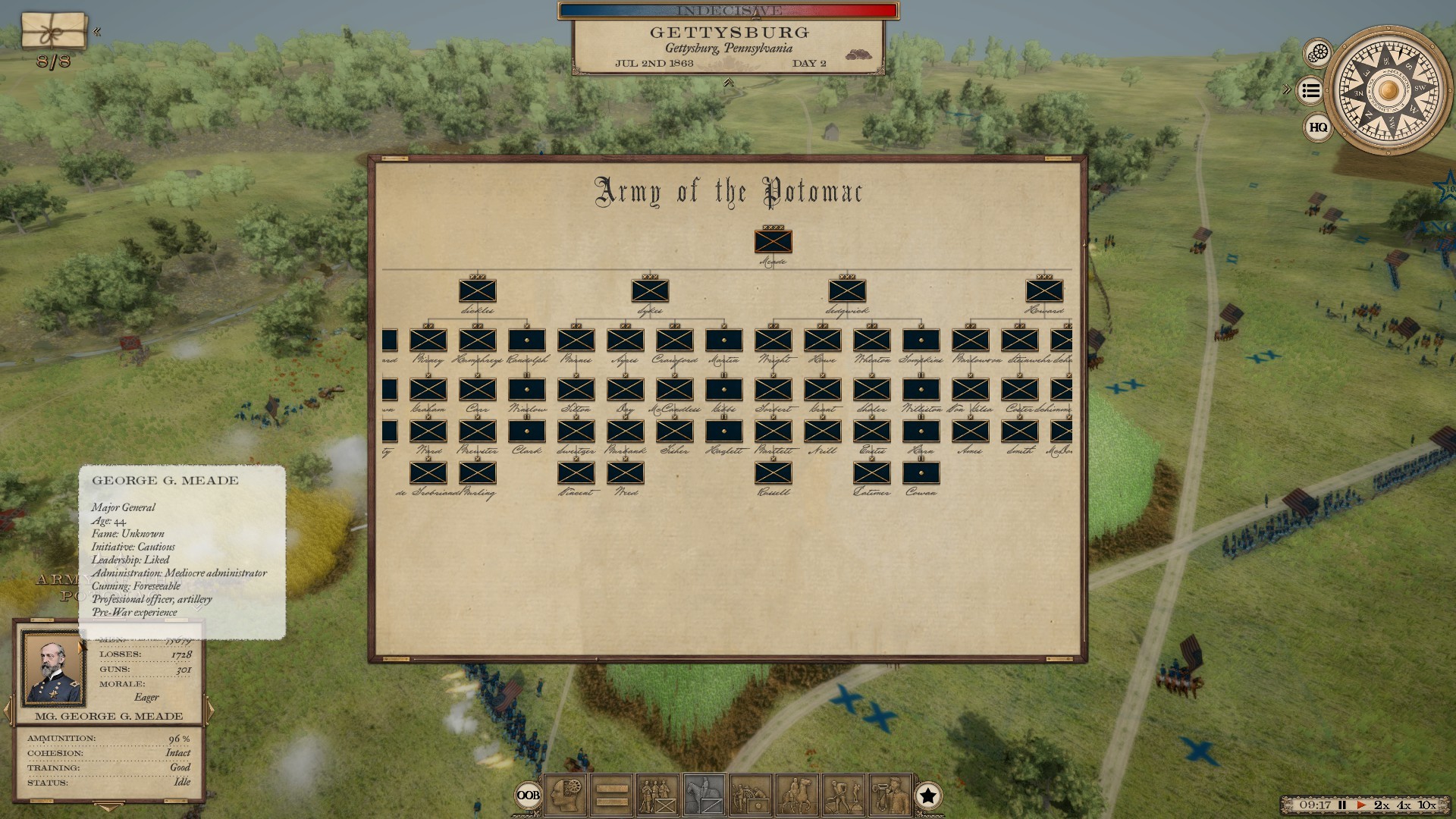Collapse the dispatch panel with the left chevron
The image size is (1456, 819).
click(x=98, y=31)
